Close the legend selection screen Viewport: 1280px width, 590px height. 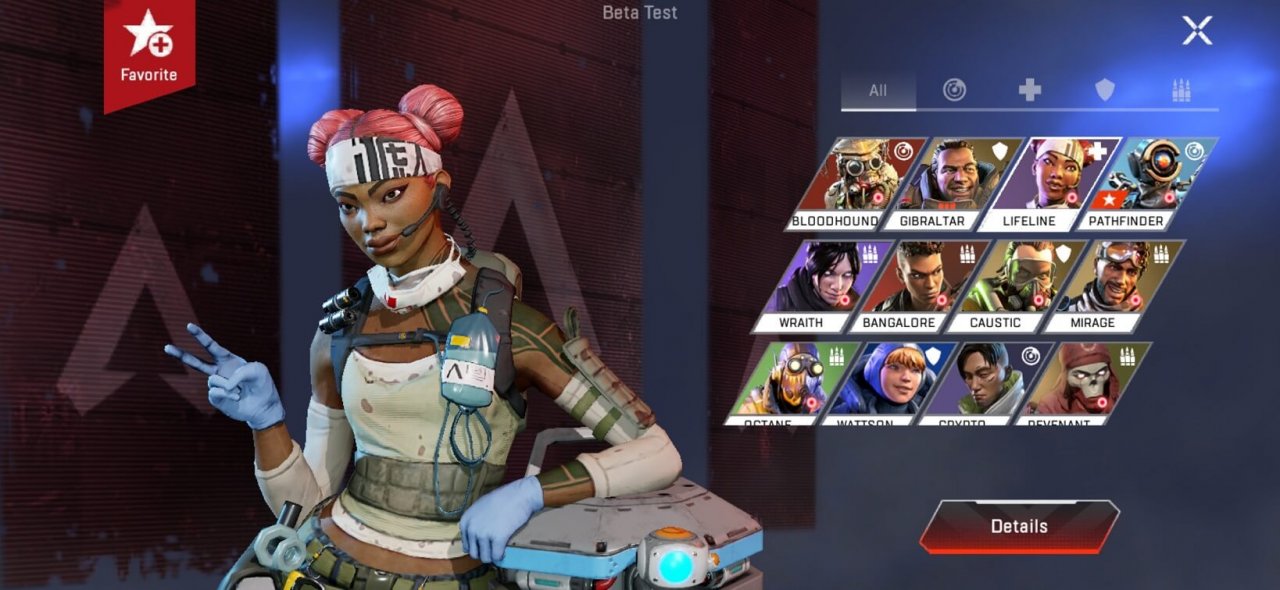[1197, 30]
